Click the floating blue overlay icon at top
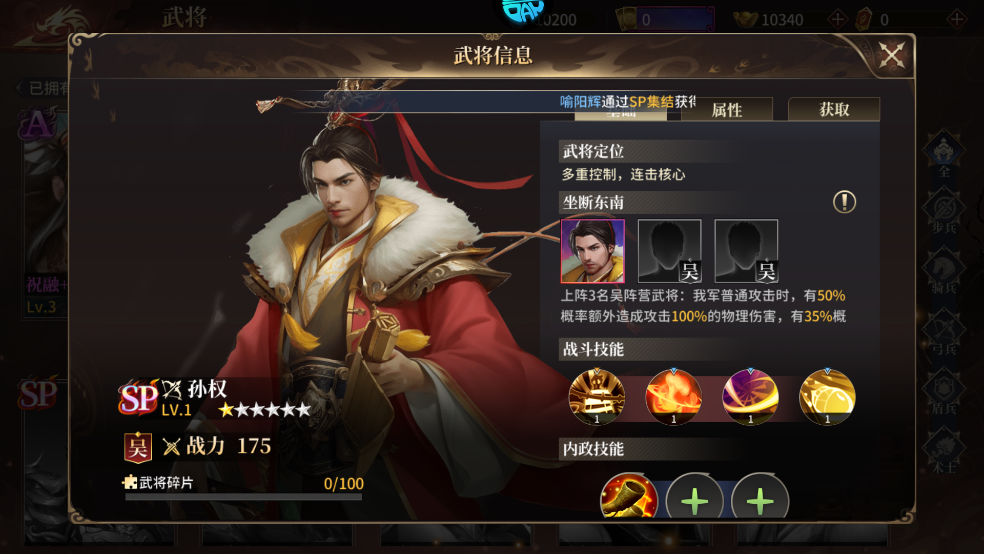 (522, 10)
